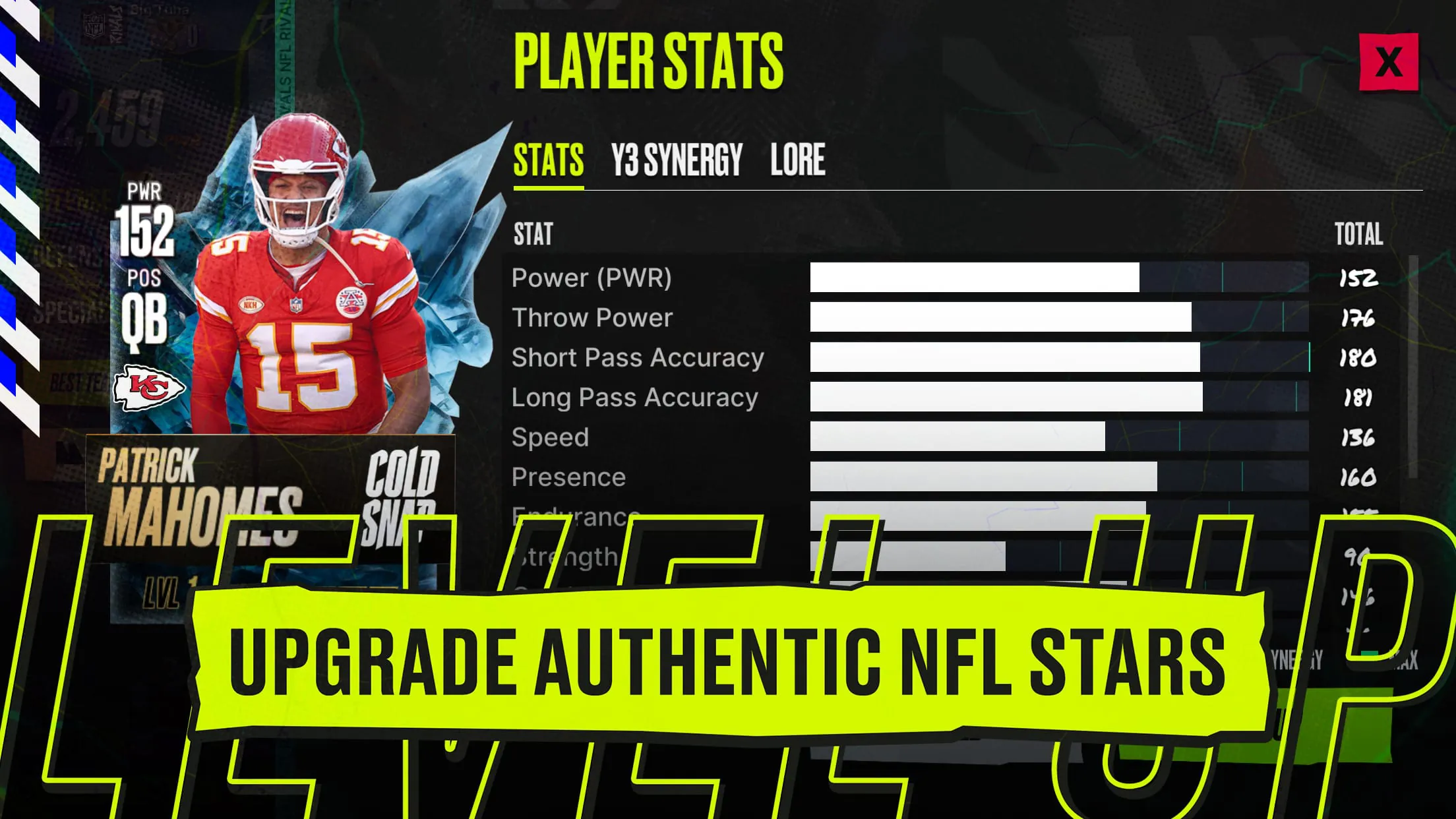This screenshot has width=1456, height=819.
Task: Click the Long Pass Accuracy total value
Action: 1359,396
